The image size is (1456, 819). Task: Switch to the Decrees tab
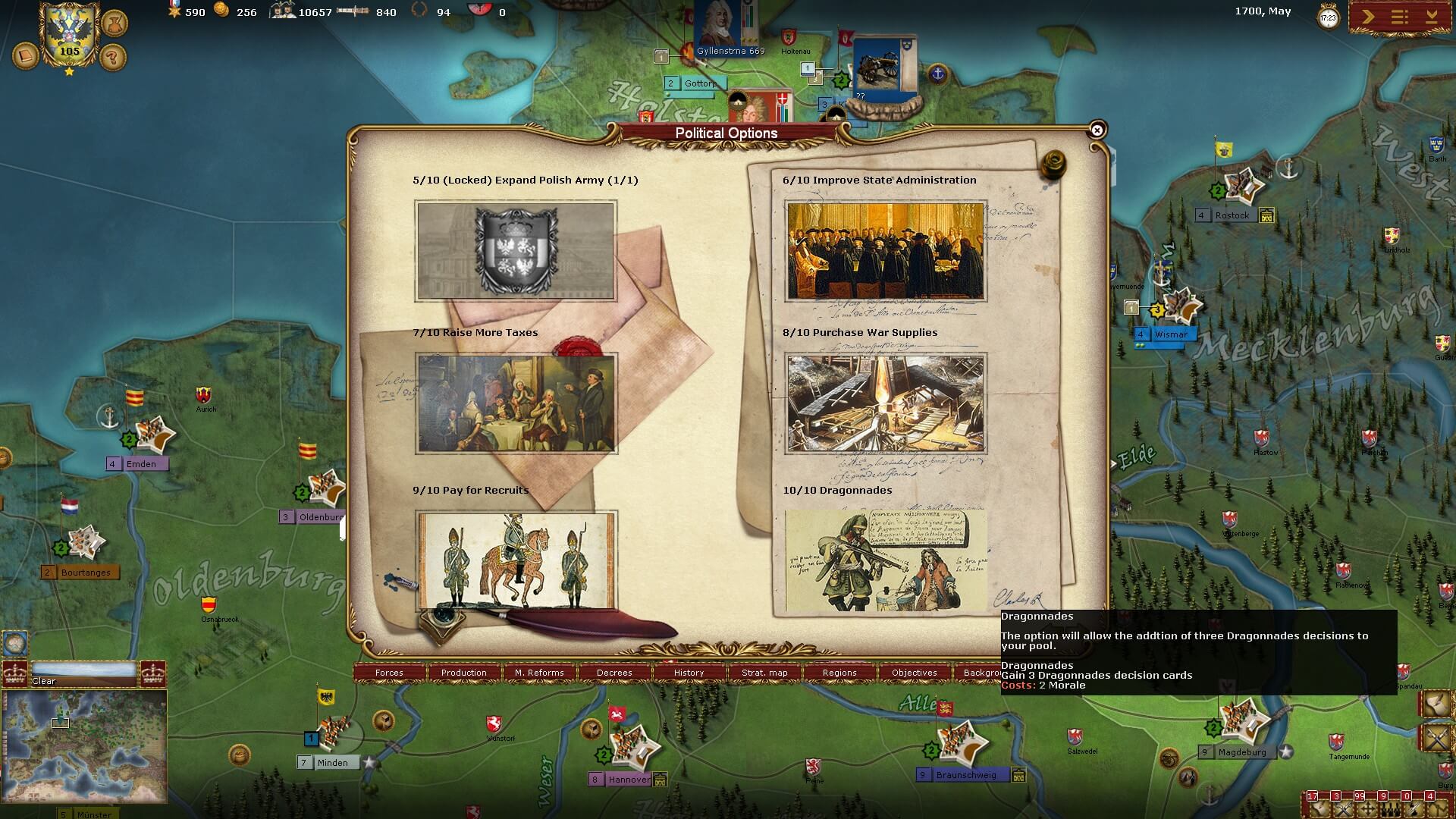614,673
